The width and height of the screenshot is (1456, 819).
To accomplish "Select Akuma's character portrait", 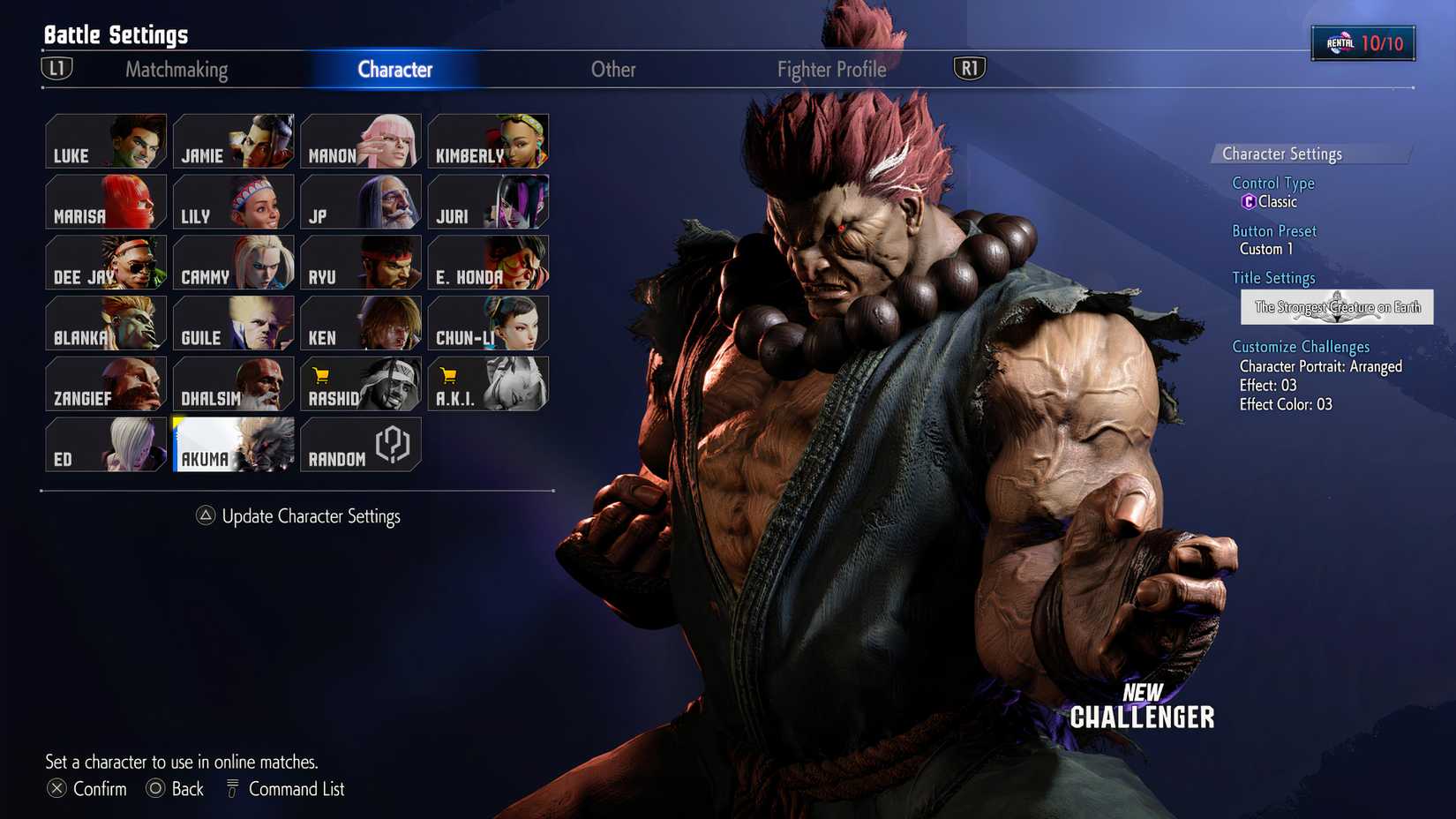I will [233, 445].
